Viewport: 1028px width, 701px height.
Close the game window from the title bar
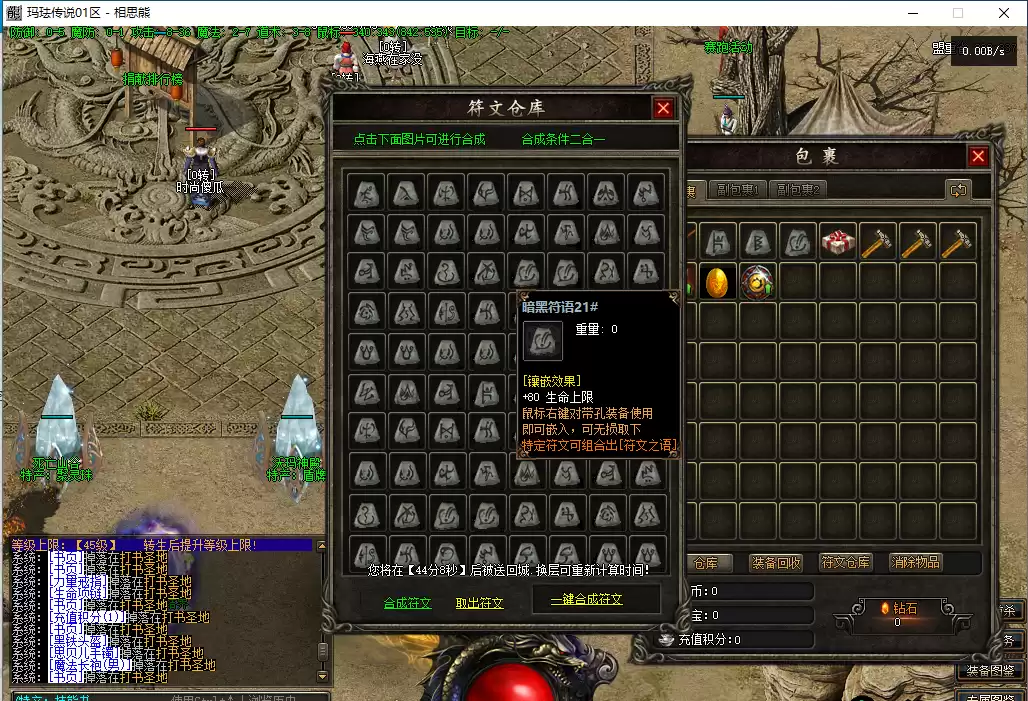click(1004, 13)
